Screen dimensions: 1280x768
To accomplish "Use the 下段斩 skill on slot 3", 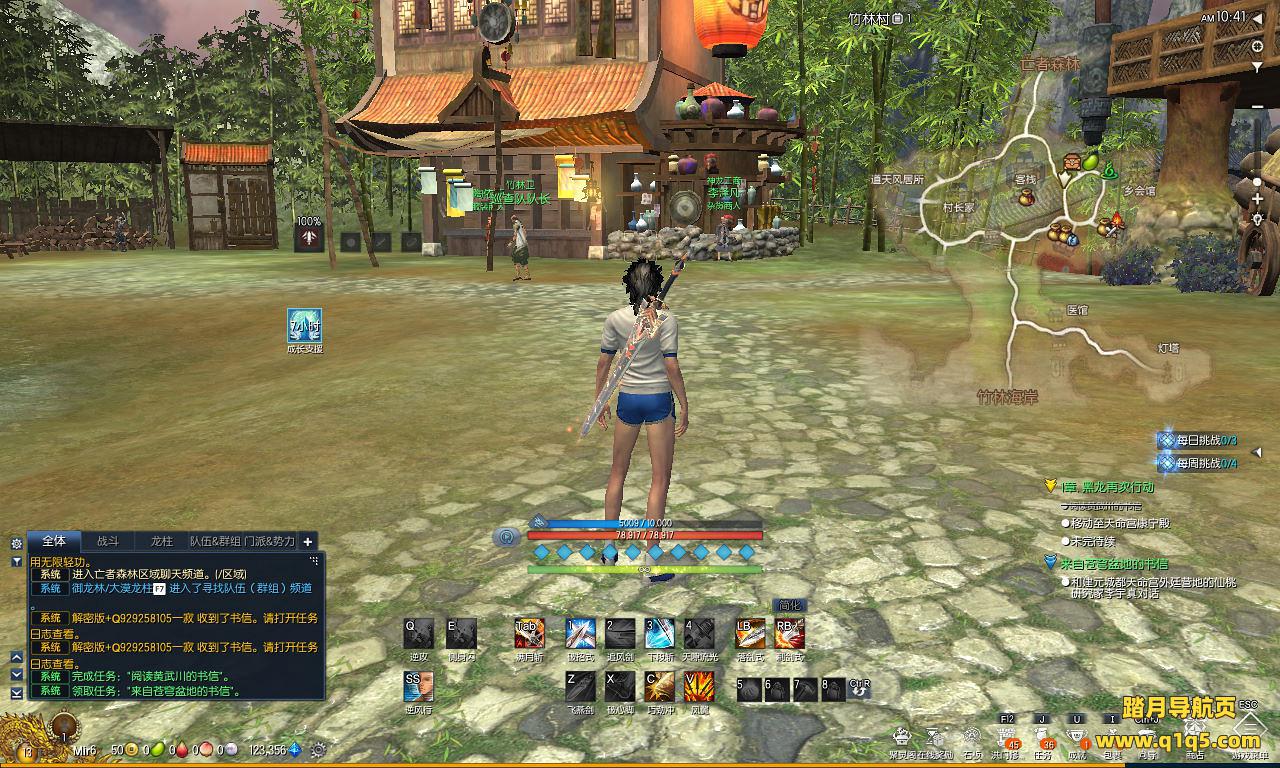I will (x=659, y=633).
